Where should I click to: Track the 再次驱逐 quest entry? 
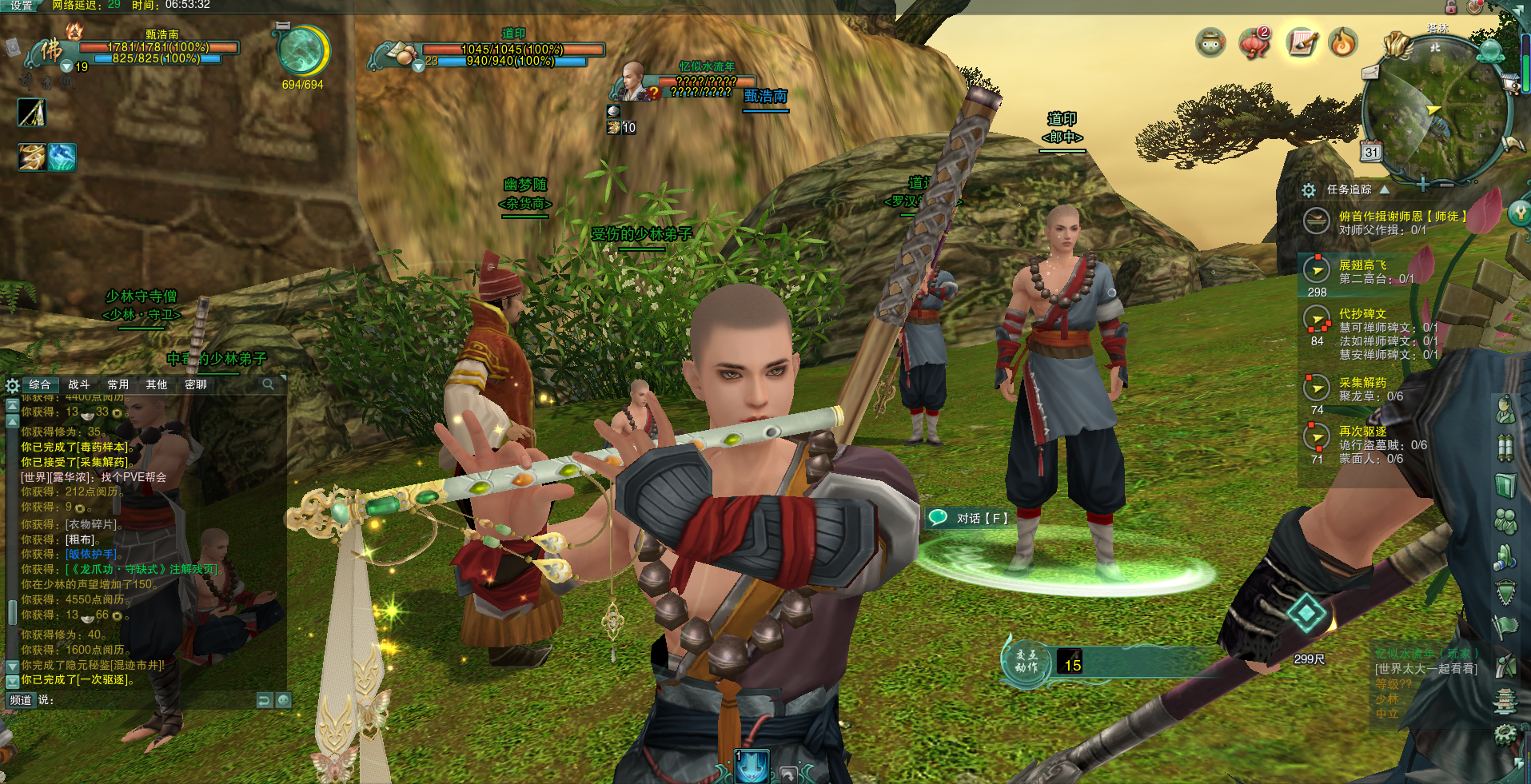(1363, 432)
